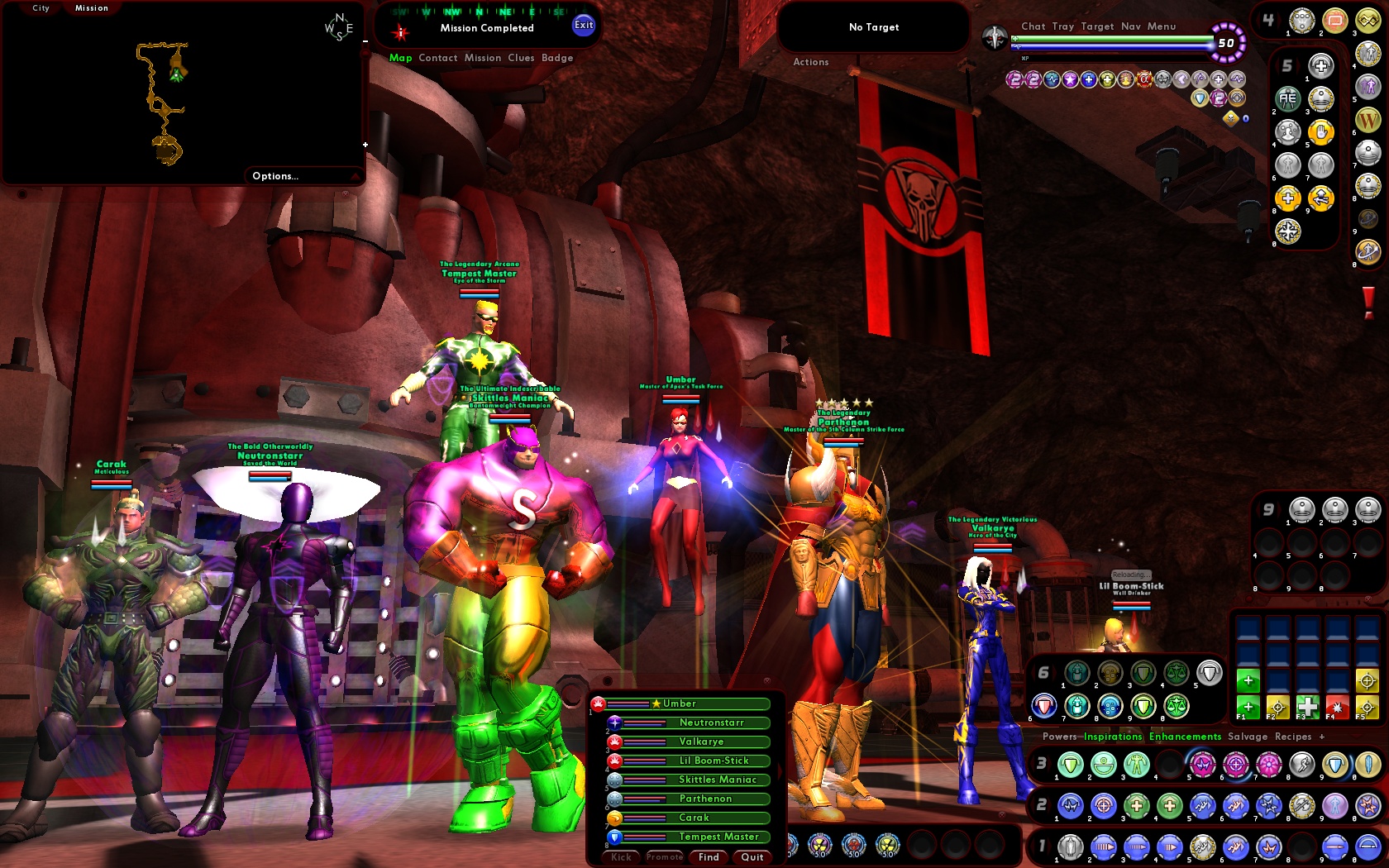Image resolution: width=1389 pixels, height=868 pixels.
Task: Open the Nav menu
Action: pyautogui.click(x=1133, y=26)
